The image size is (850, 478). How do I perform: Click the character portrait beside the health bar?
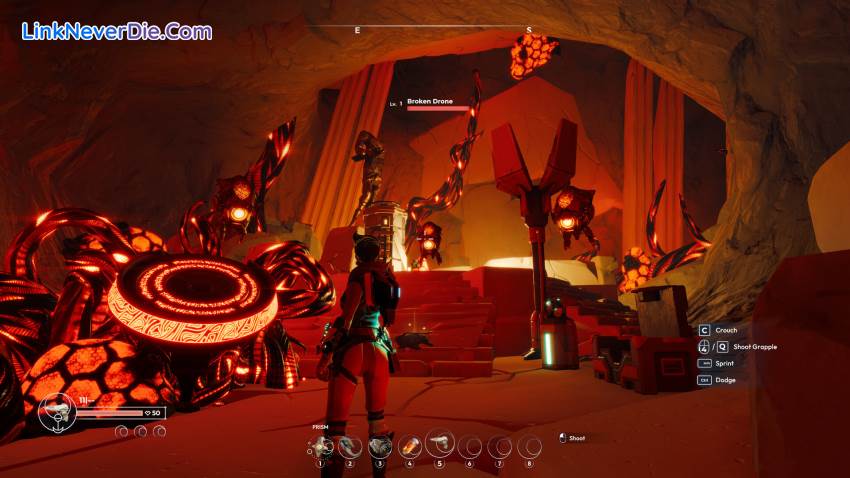pyautogui.click(x=57, y=413)
